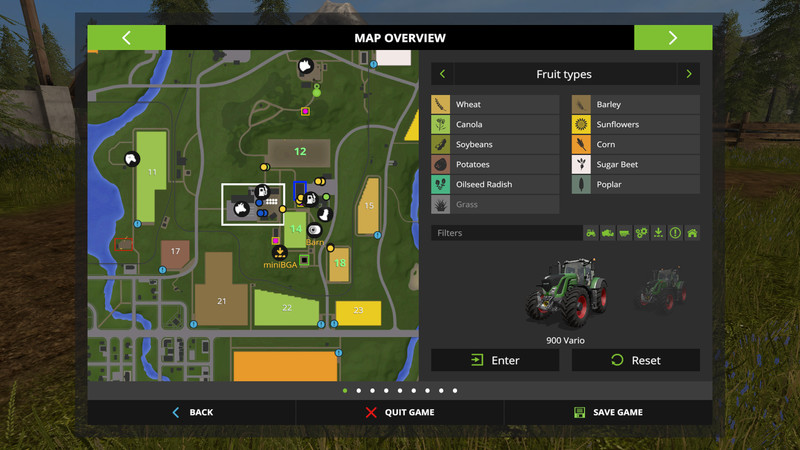This screenshot has height=450, width=800.
Task: Quit the game
Action: (400, 412)
